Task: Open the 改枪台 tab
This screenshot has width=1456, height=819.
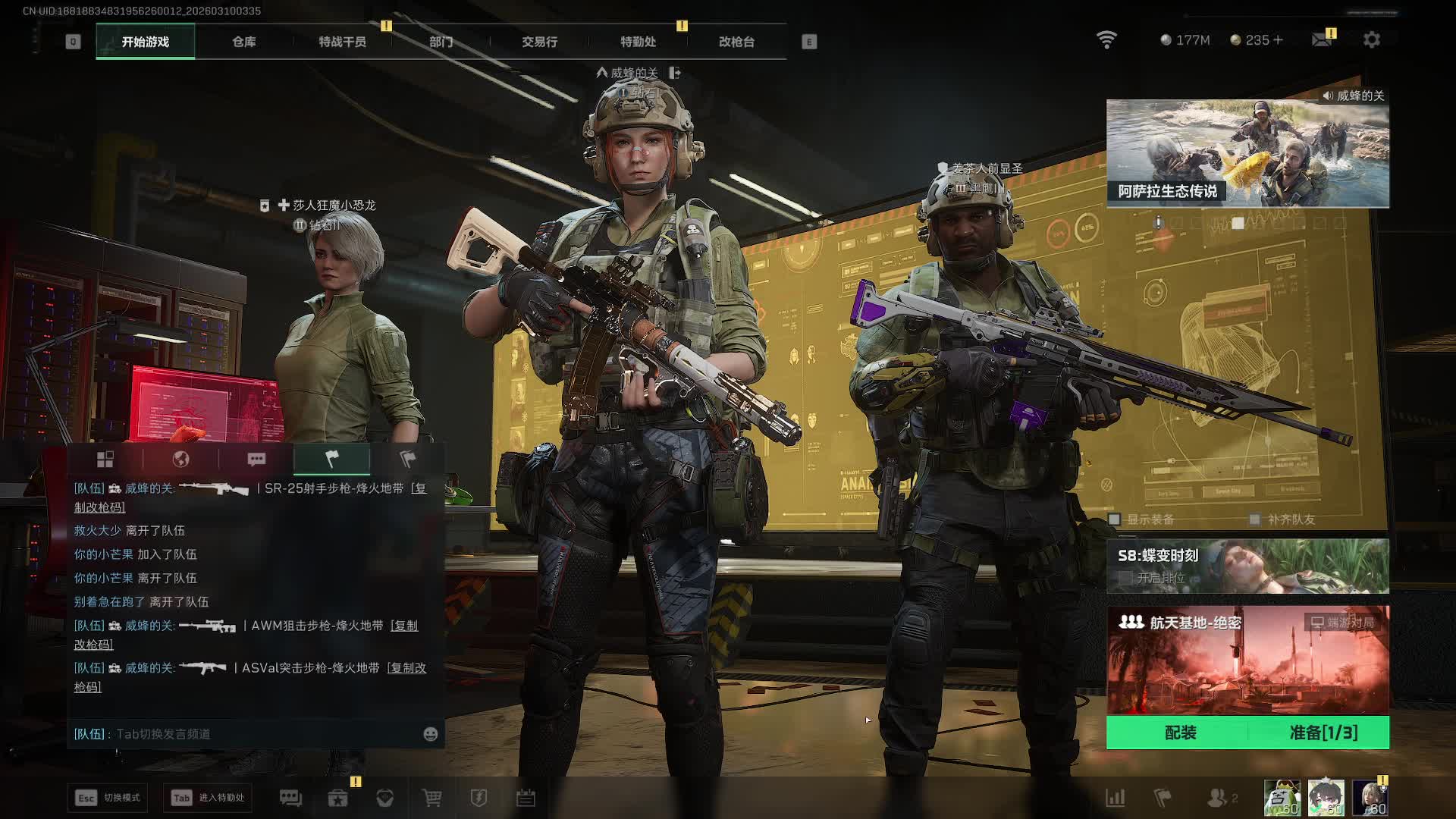Action: 736,42
